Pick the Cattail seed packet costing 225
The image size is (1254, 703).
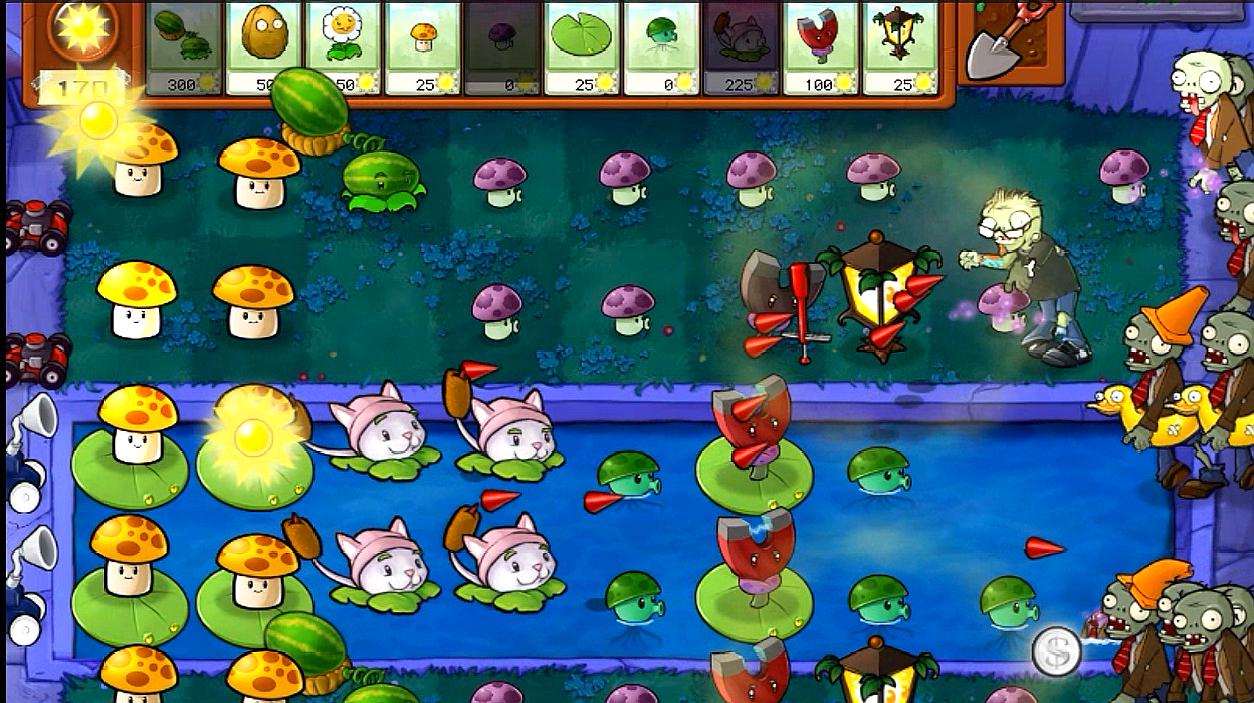[740, 48]
